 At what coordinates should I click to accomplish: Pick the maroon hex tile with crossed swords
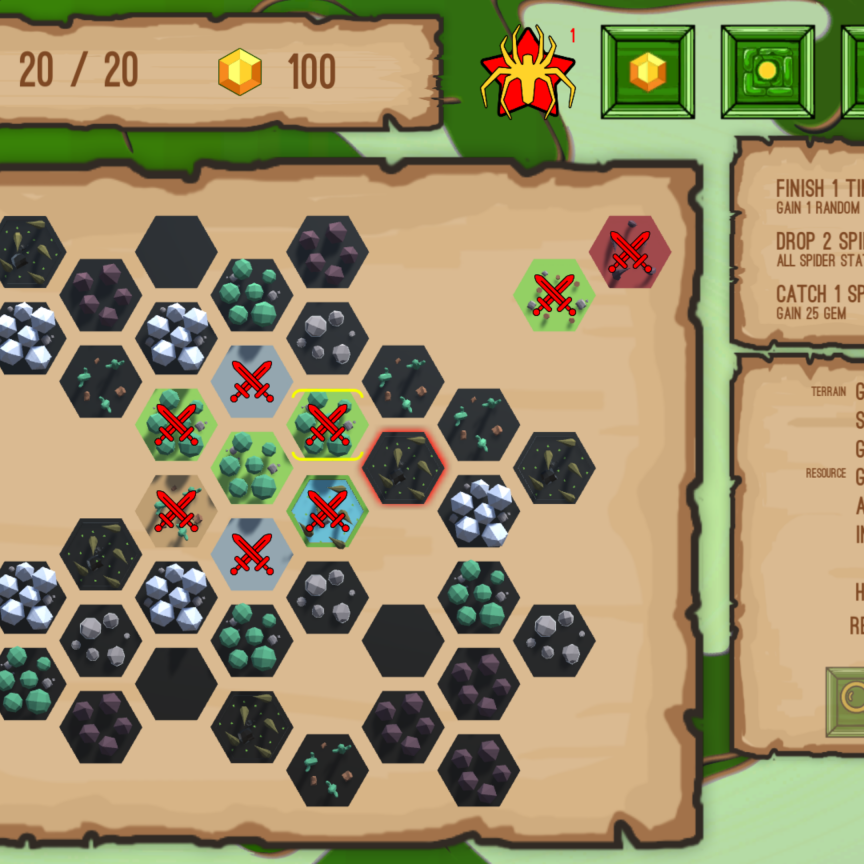coord(629,251)
